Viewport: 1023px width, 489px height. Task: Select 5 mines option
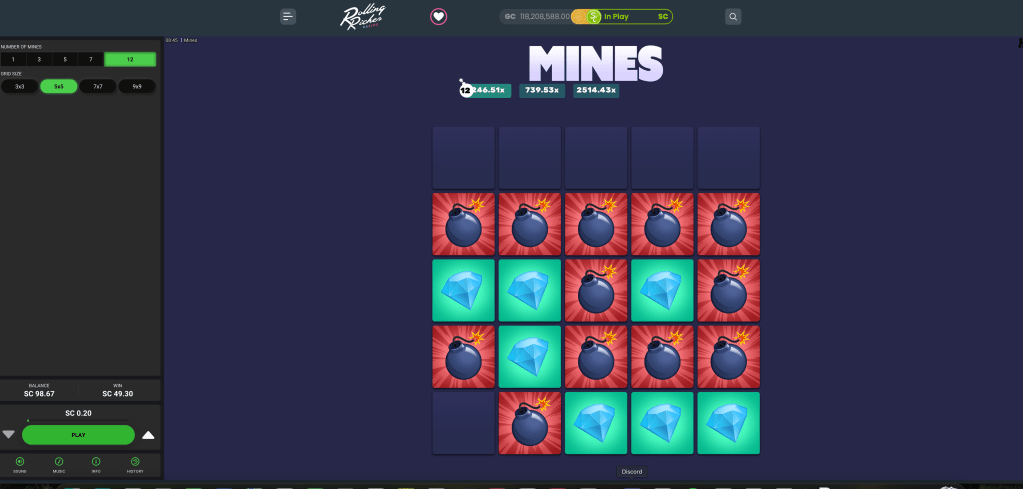pyautogui.click(x=65, y=60)
